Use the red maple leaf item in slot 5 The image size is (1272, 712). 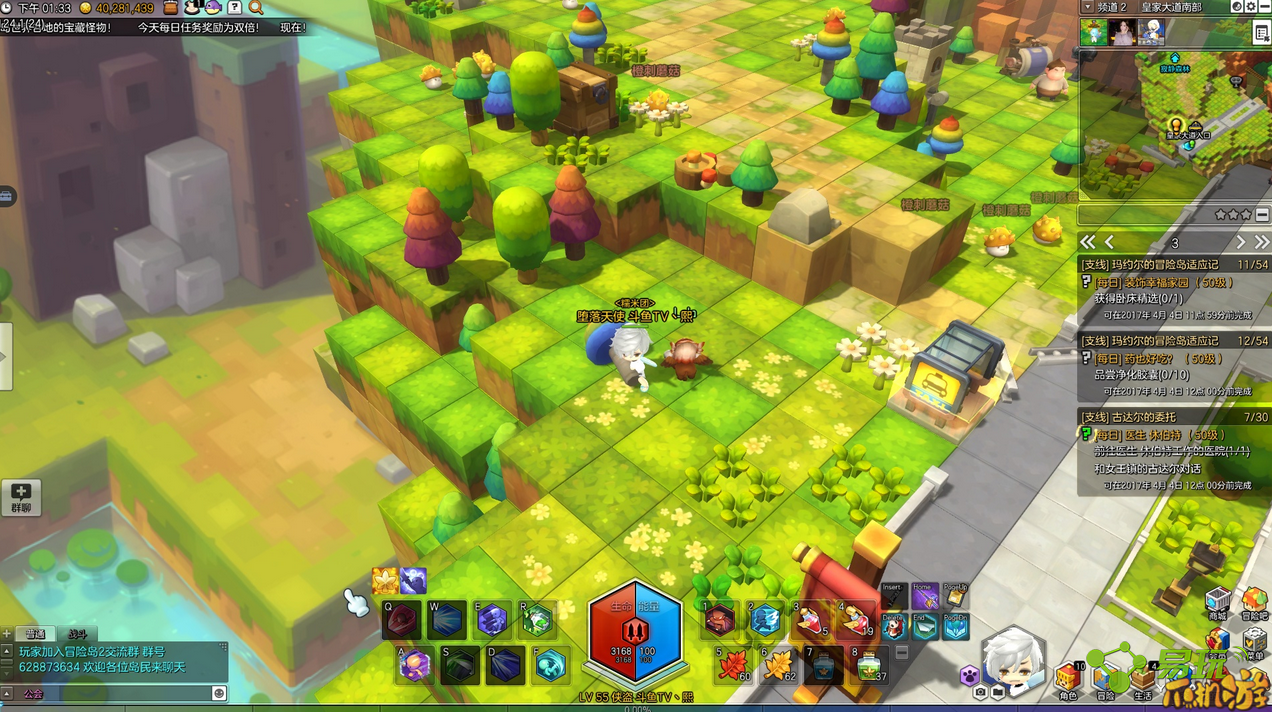point(733,665)
